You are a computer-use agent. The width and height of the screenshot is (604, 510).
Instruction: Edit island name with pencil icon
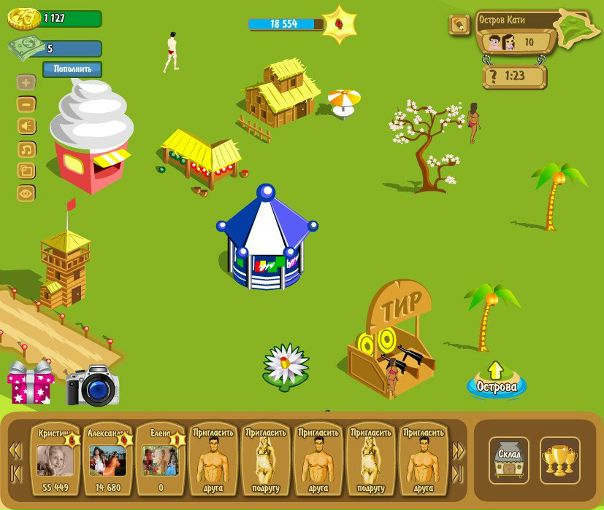click(x=460, y=24)
